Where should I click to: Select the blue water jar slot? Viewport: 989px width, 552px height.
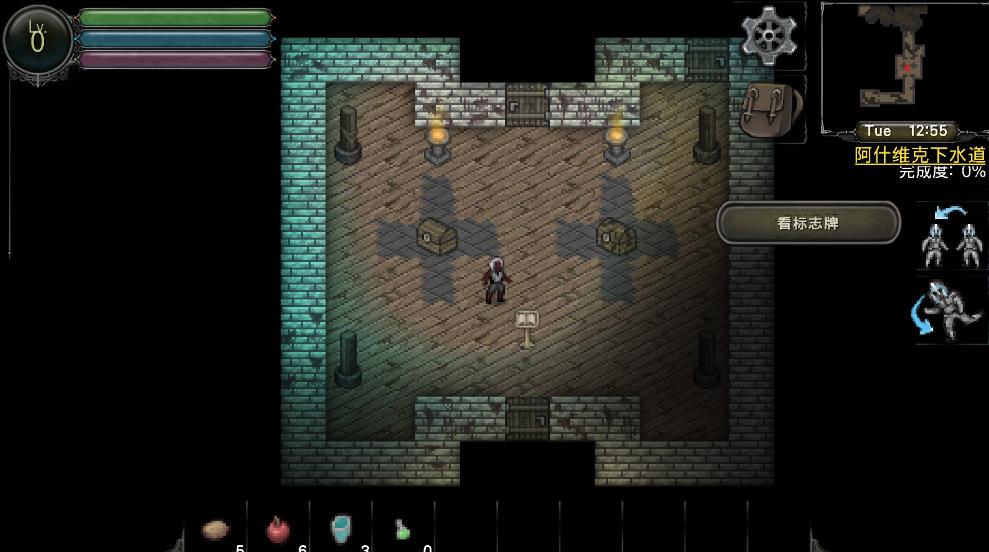click(x=342, y=528)
